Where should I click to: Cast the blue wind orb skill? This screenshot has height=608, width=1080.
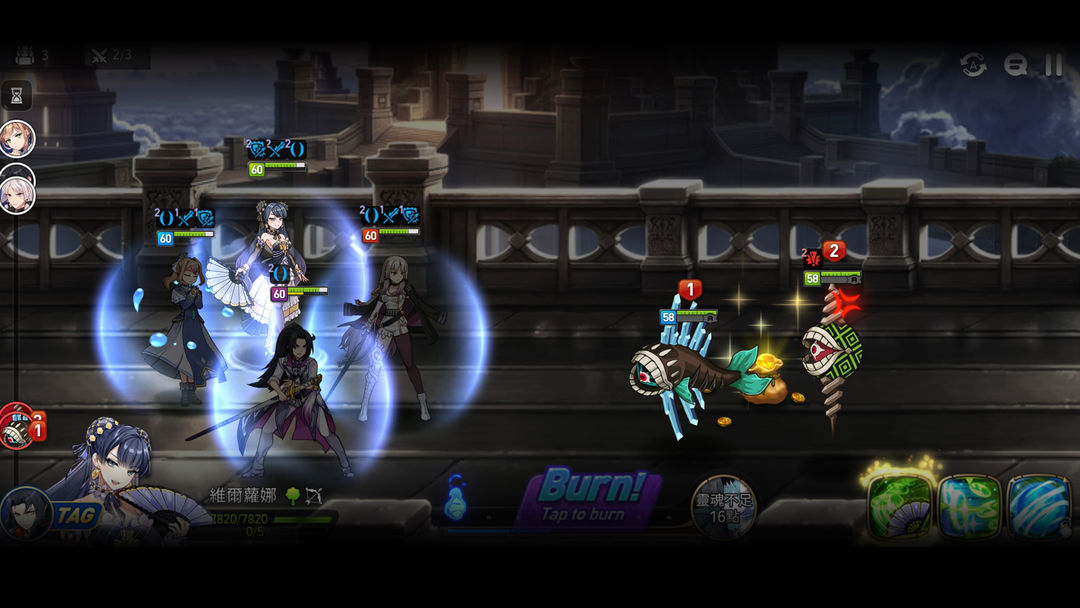1039,507
